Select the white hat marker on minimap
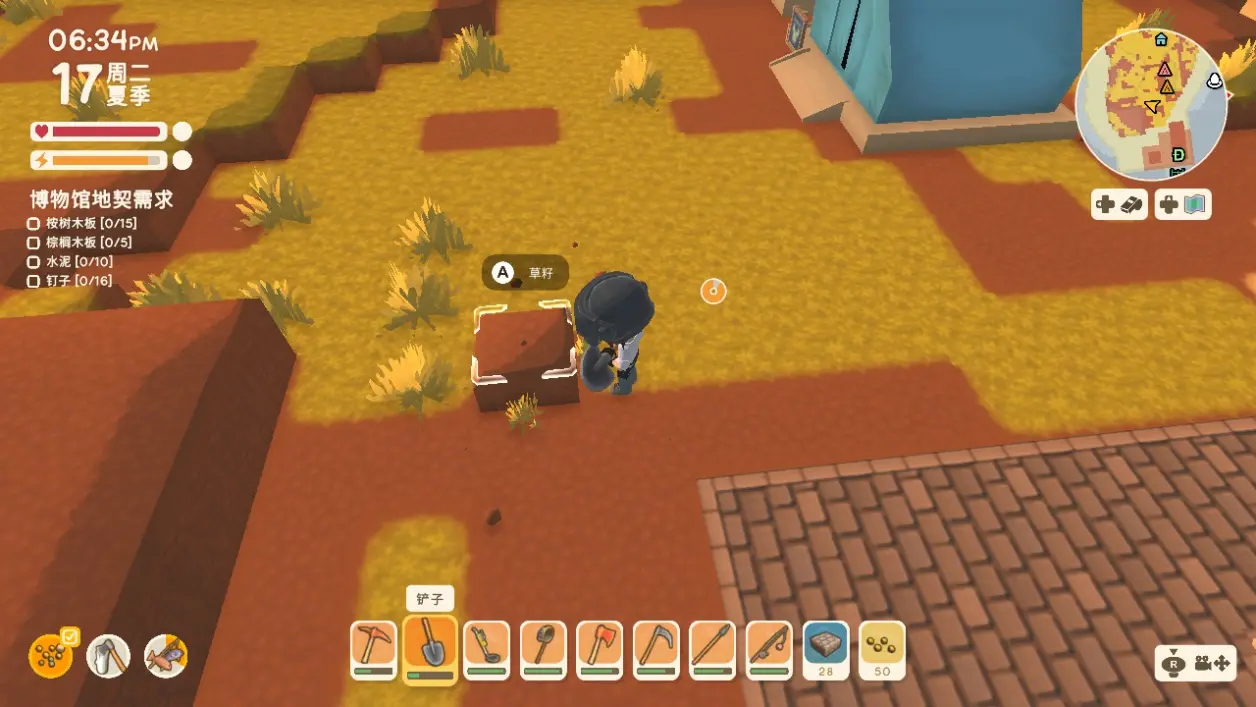 1216,81
